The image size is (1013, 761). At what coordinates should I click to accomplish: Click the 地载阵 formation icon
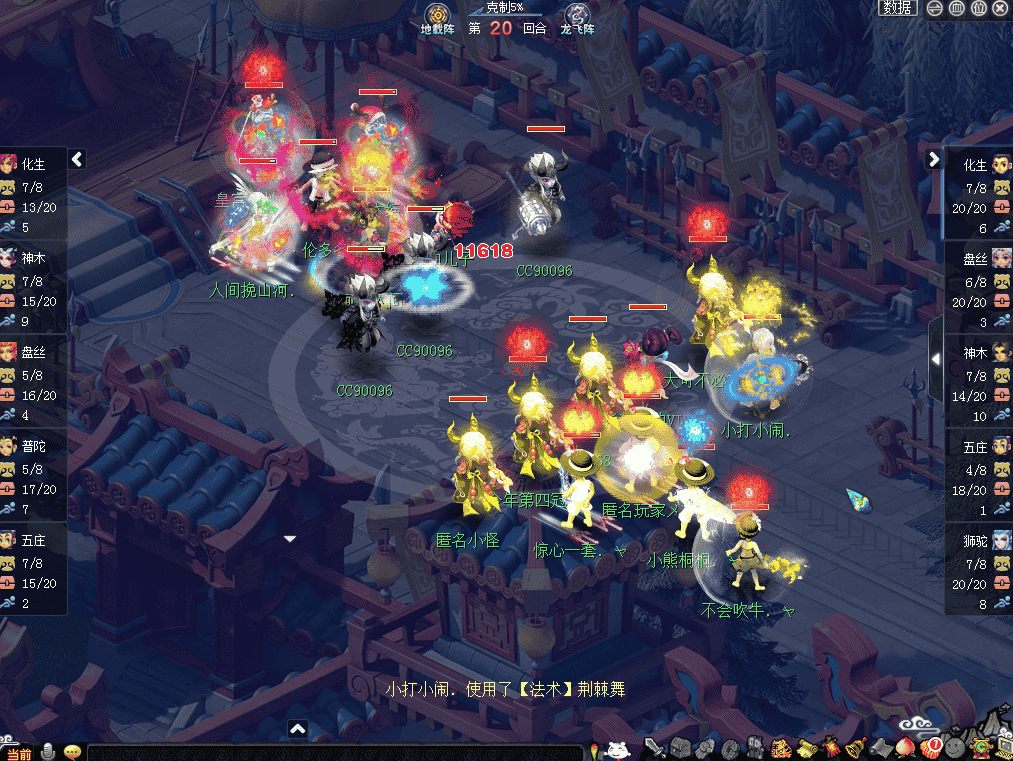click(437, 18)
